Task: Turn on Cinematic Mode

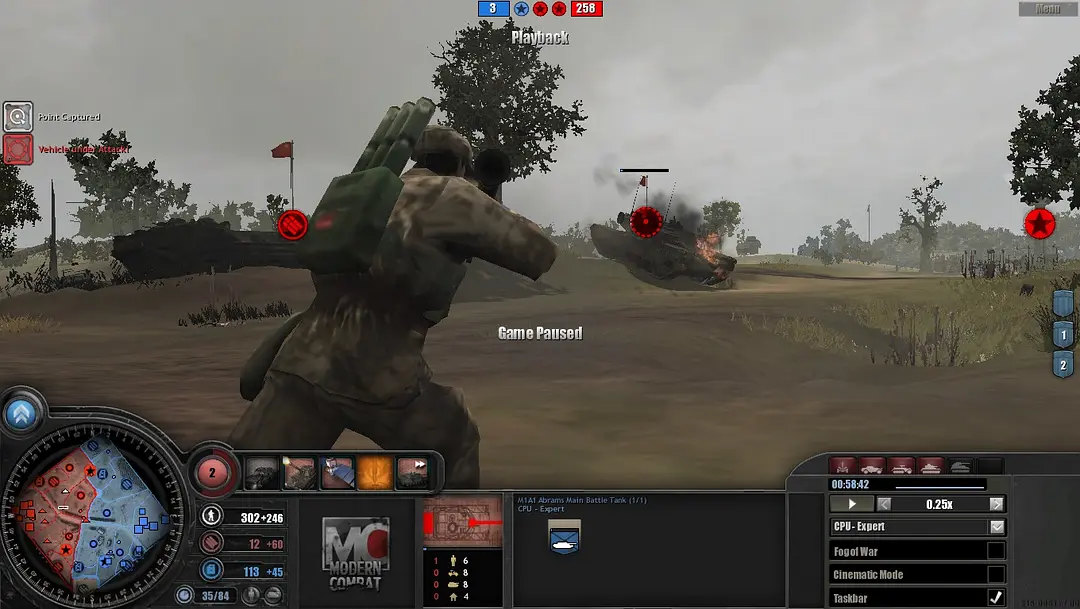Action: [x=996, y=574]
